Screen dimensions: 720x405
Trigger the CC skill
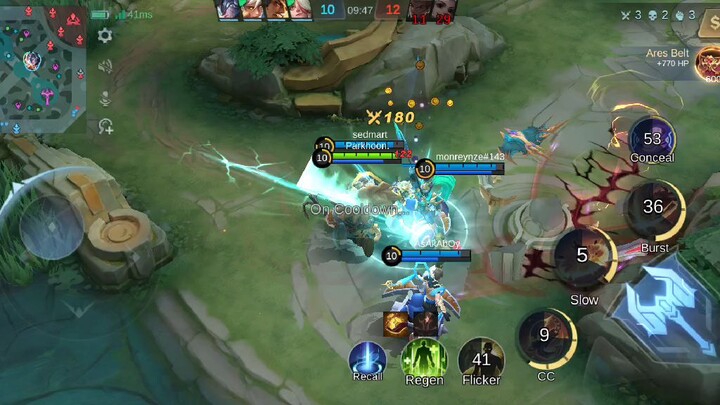pos(545,335)
